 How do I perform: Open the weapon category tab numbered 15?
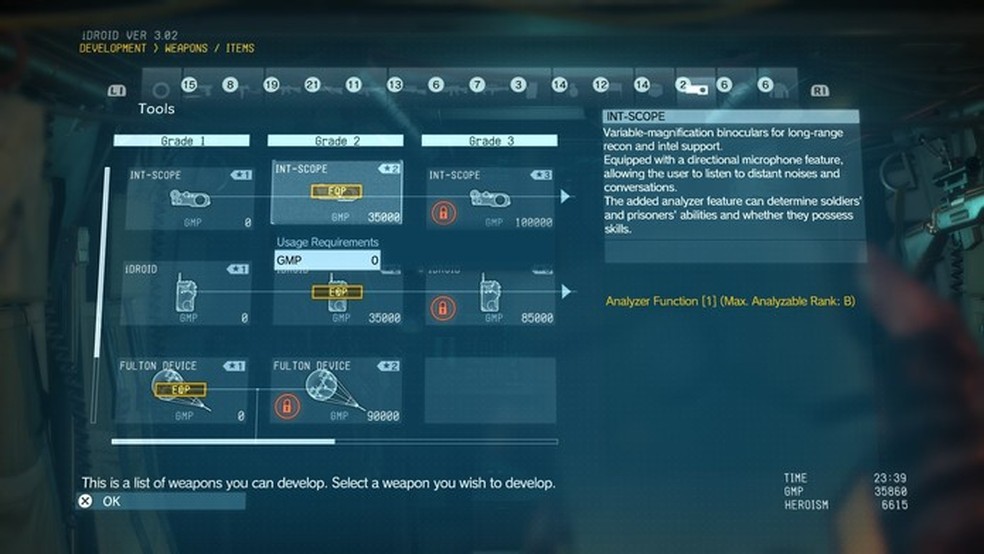[x=189, y=86]
